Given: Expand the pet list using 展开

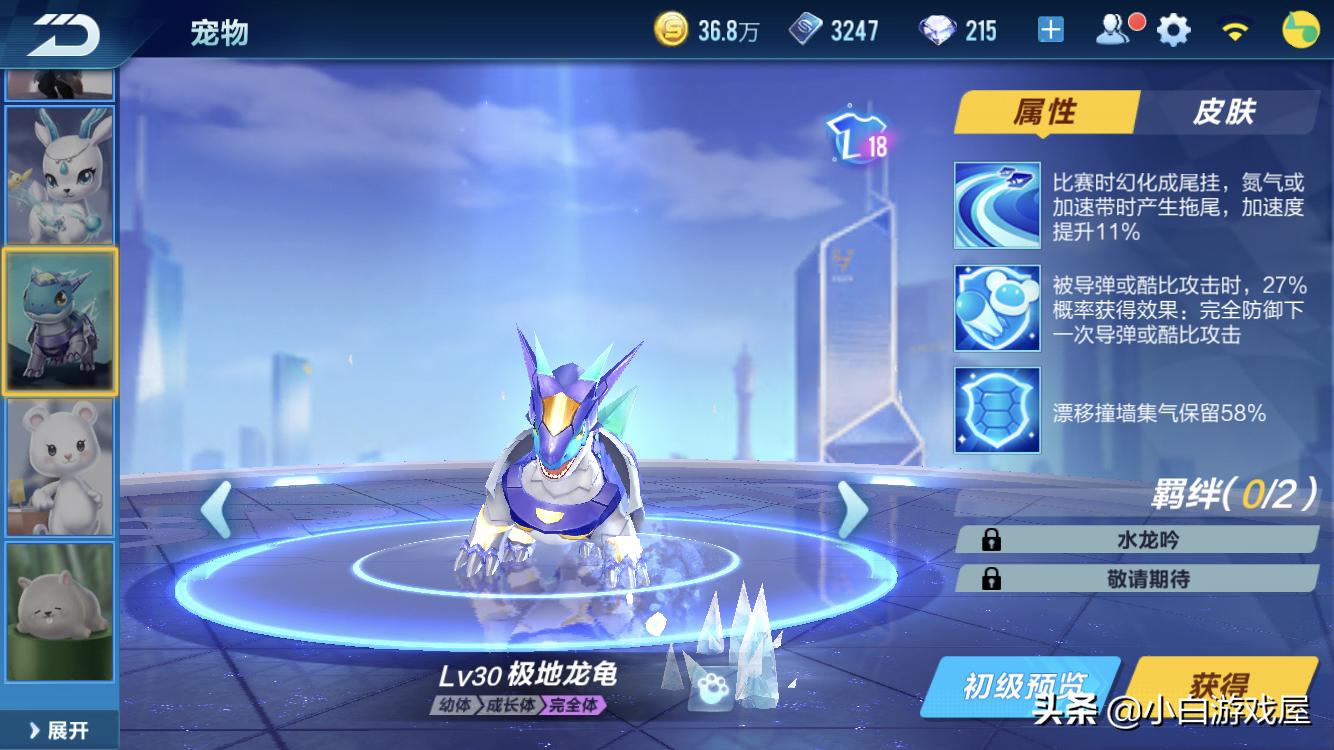Looking at the screenshot, I should coord(58,728).
